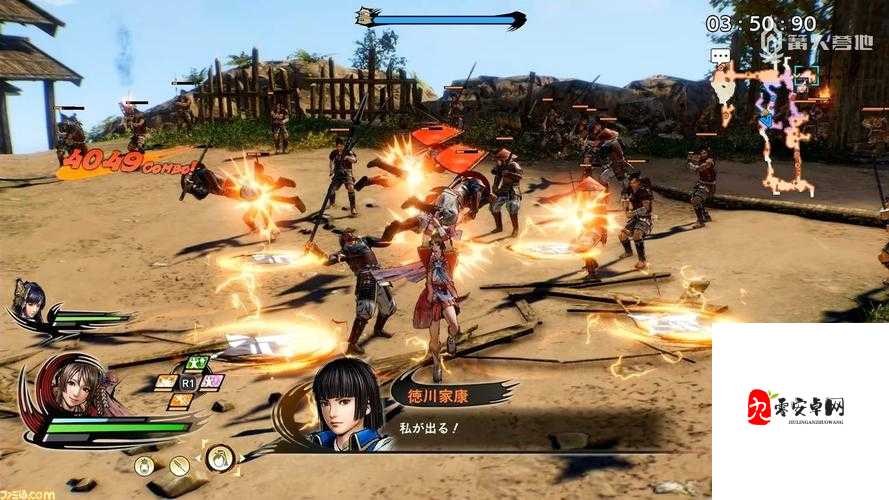Use the orange skill icon left of R1
This screenshot has height=500, width=889.
tap(166, 382)
